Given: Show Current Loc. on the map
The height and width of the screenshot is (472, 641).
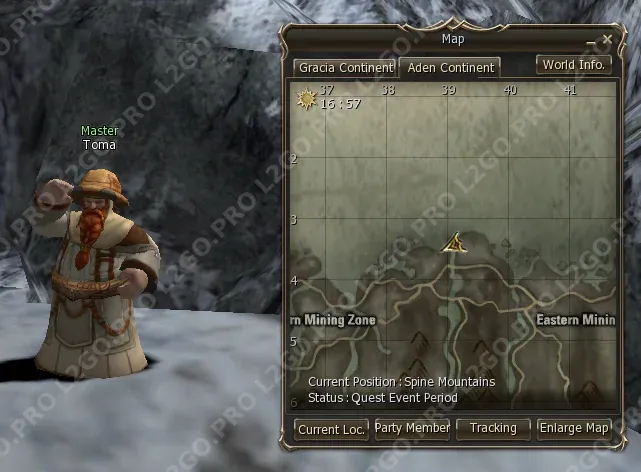Looking at the screenshot, I should (x=331, y=429).
